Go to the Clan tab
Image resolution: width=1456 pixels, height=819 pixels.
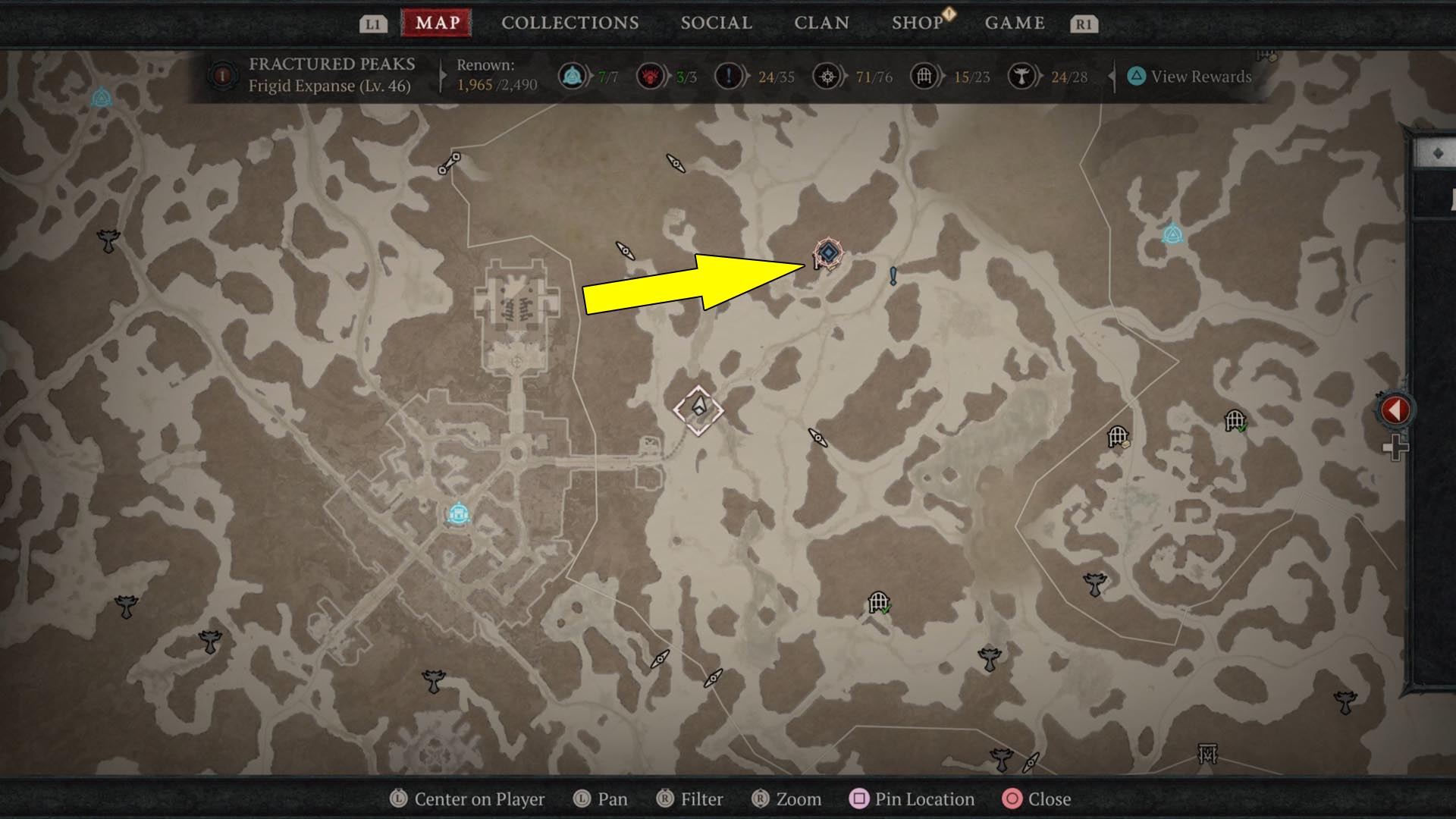821,23
